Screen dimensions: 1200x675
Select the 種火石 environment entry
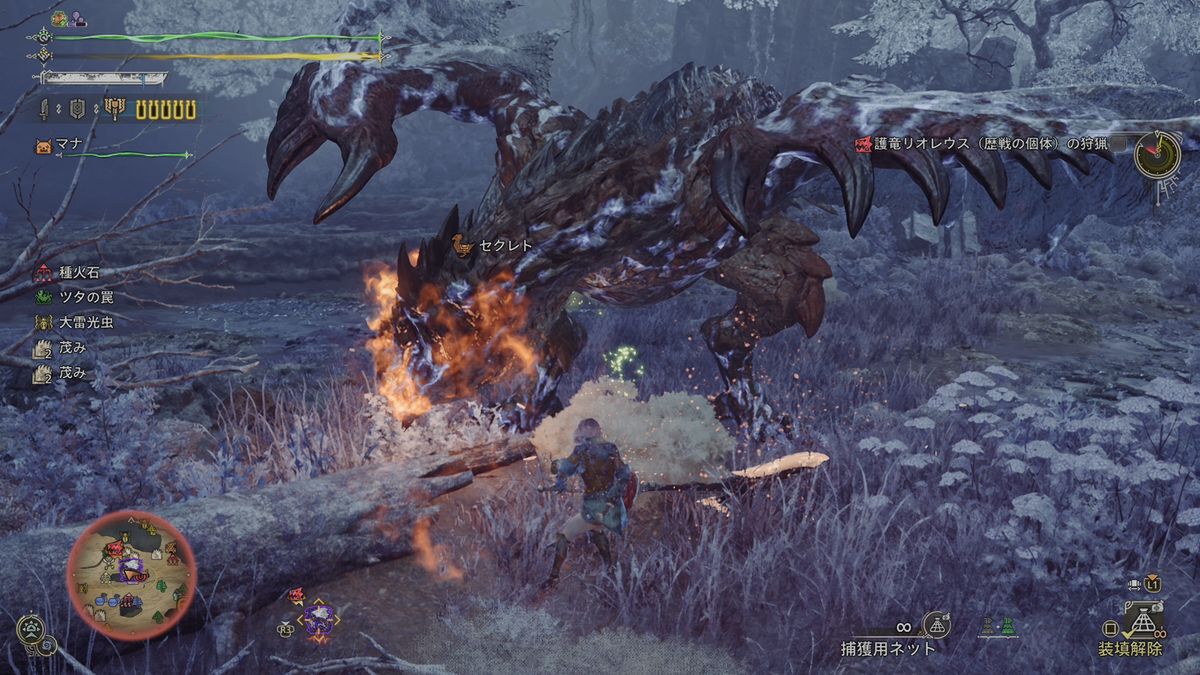click(79, 272)
